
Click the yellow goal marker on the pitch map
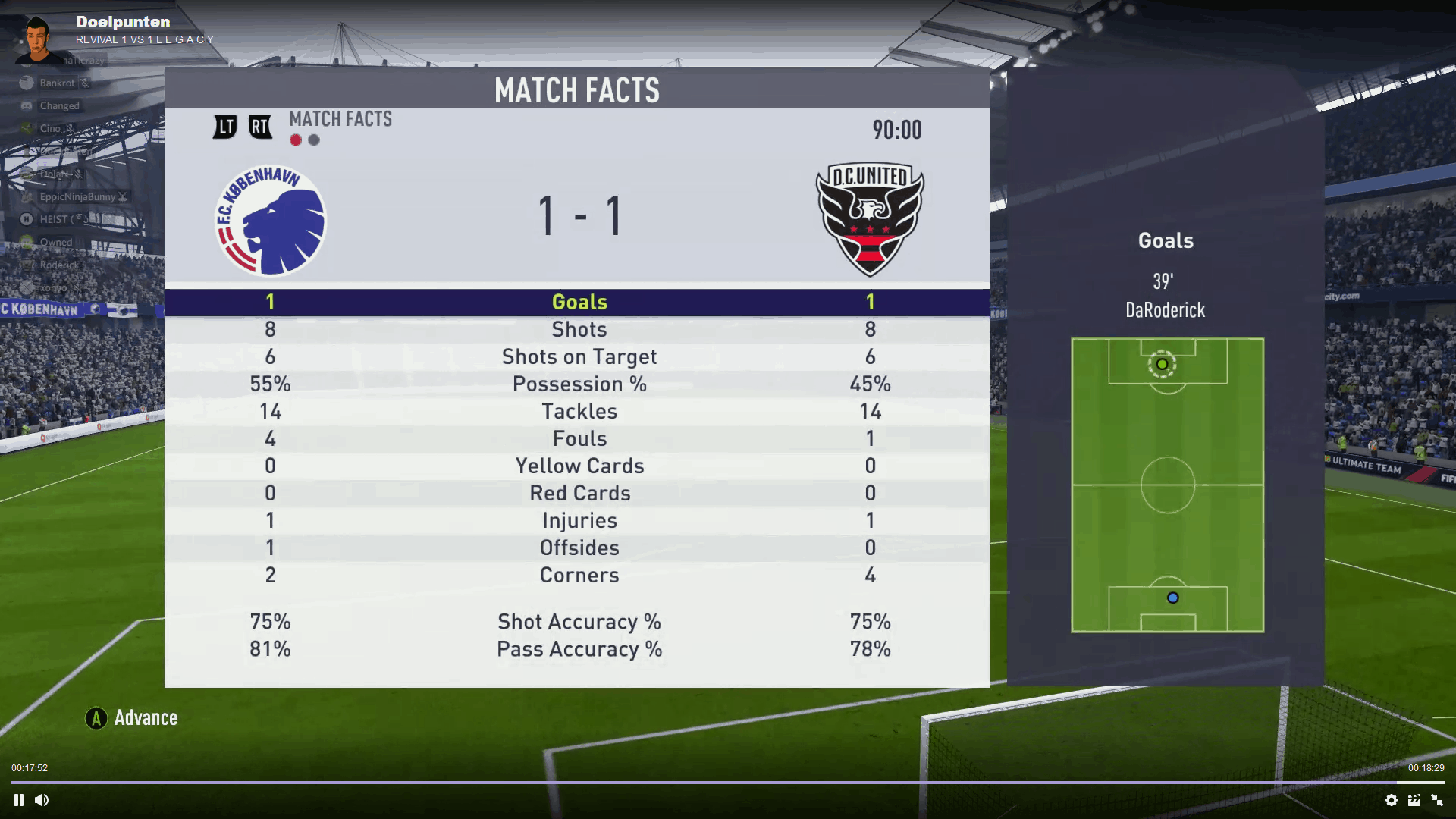1162,365
